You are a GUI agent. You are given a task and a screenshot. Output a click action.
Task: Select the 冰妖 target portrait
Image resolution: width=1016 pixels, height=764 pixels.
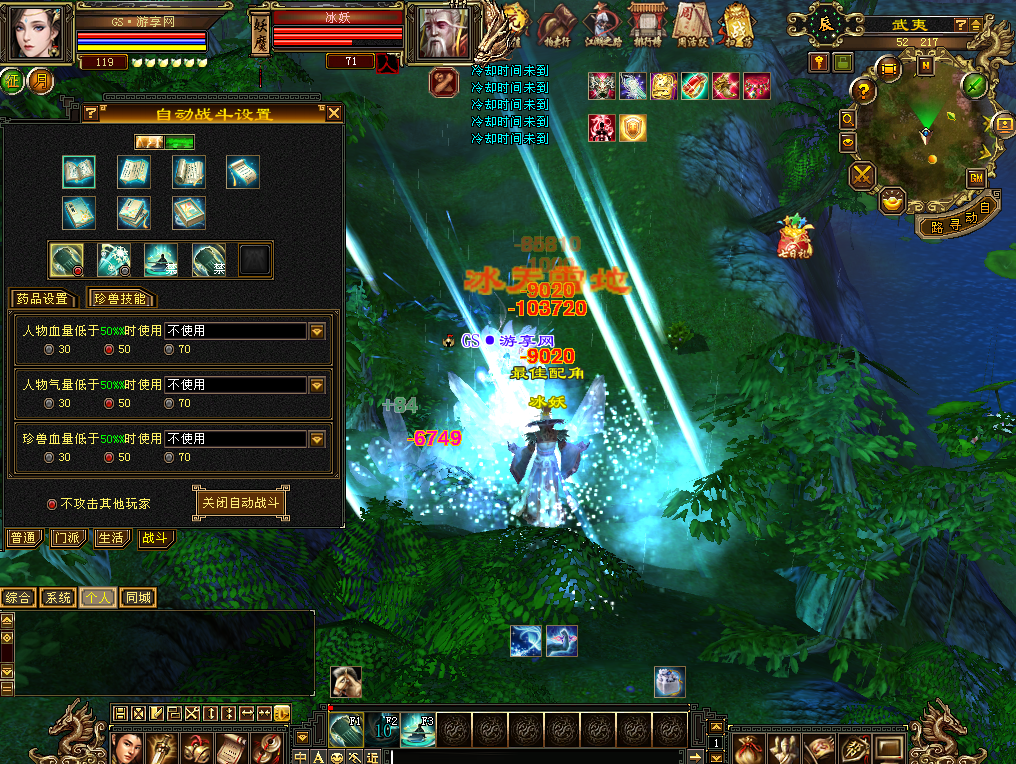click(442, 33)
